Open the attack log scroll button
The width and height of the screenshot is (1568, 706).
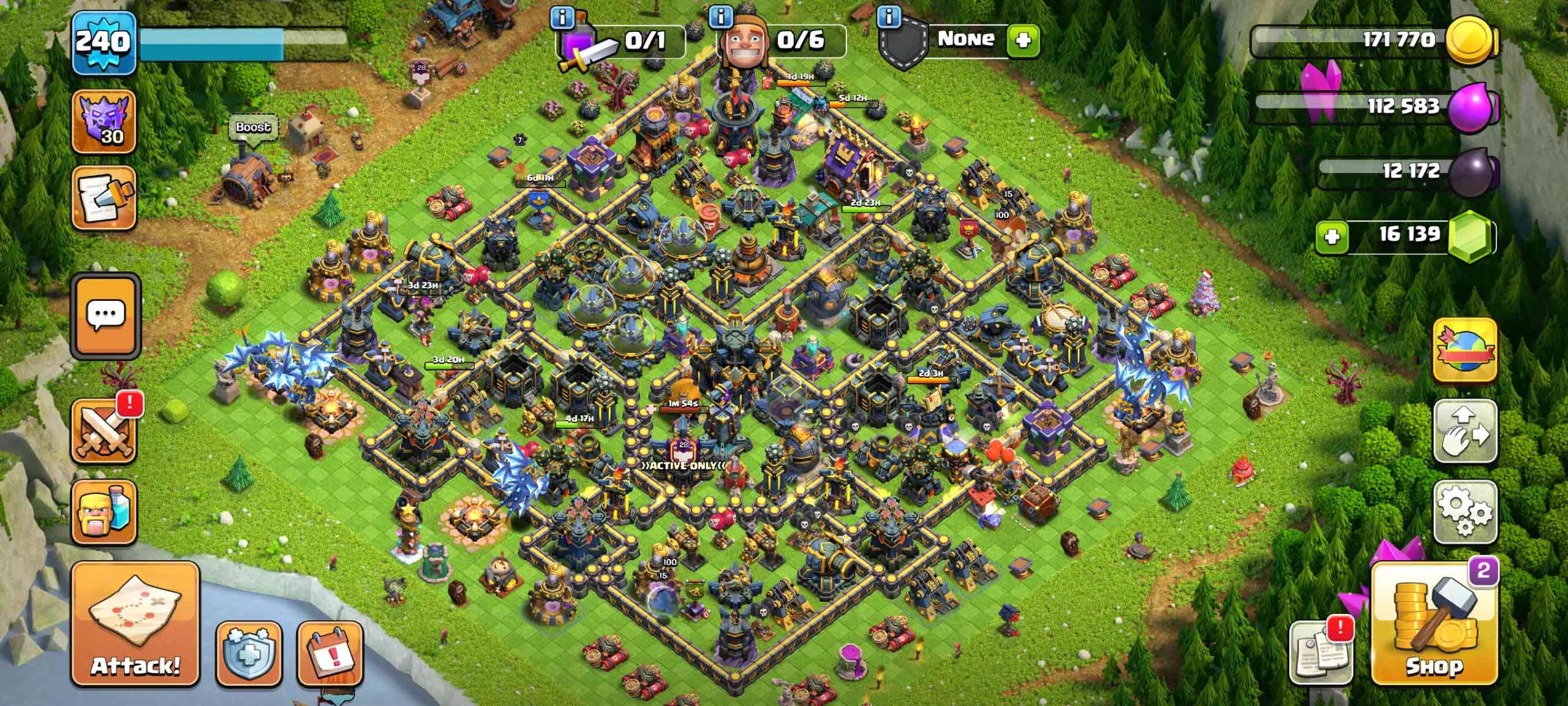pos(104,197)
